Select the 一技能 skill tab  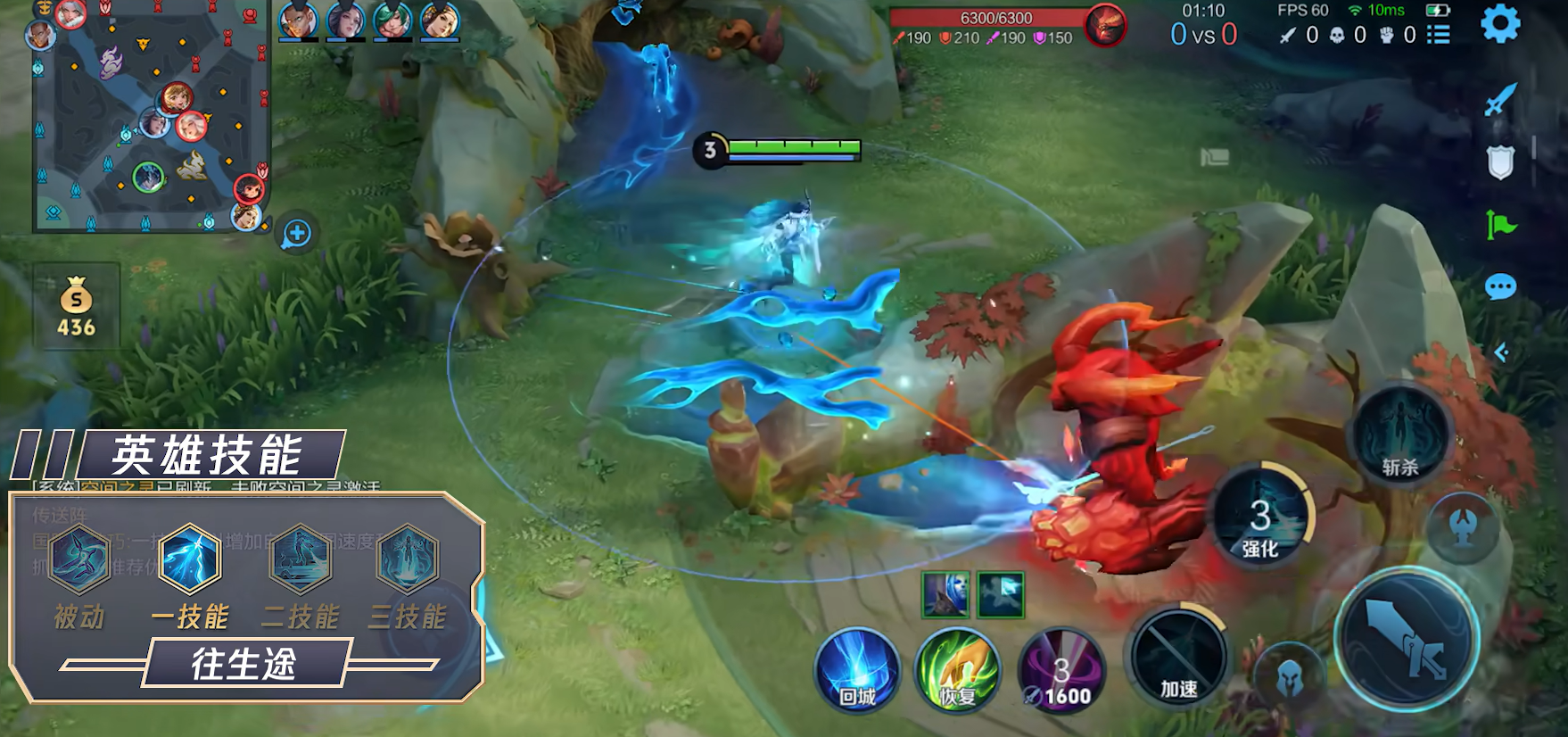[190, 560]
